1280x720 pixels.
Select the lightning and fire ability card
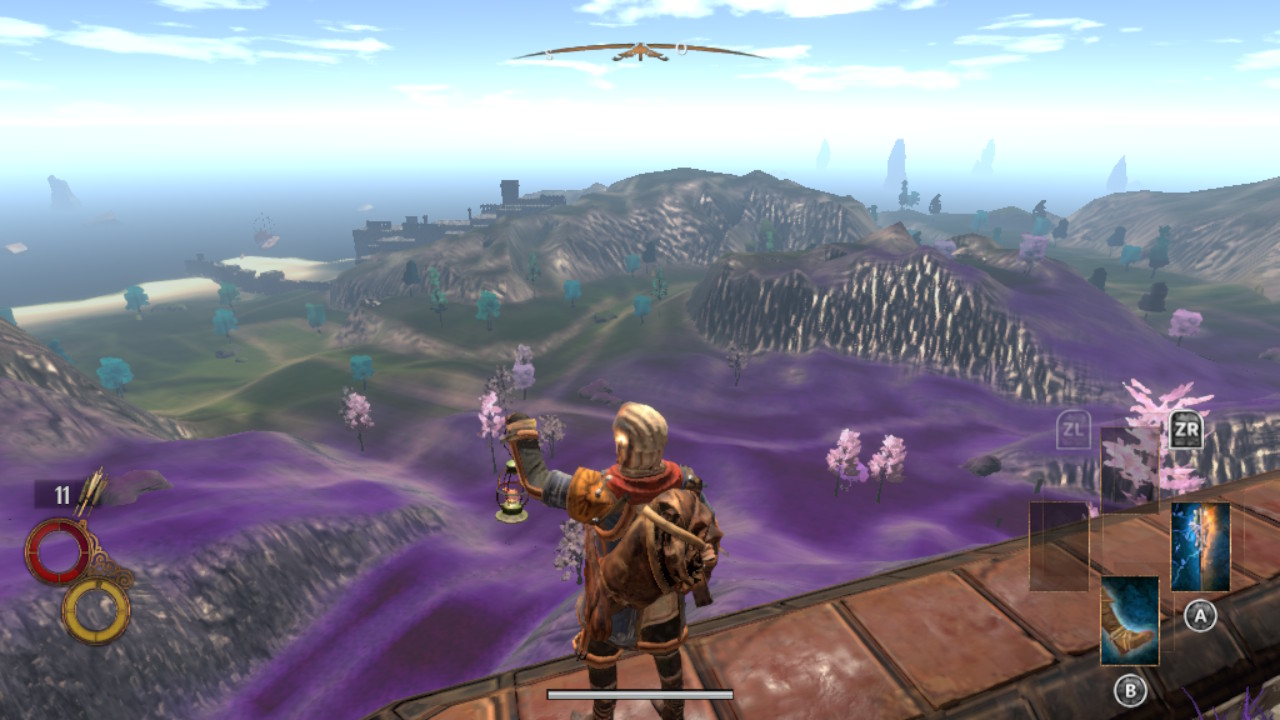tap(1200, 547)
